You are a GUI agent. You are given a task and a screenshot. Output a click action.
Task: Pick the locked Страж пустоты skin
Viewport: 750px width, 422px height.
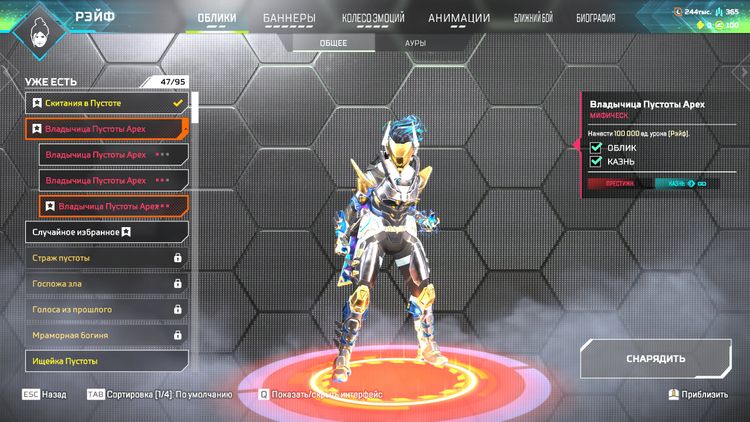(x=107, y=258)
